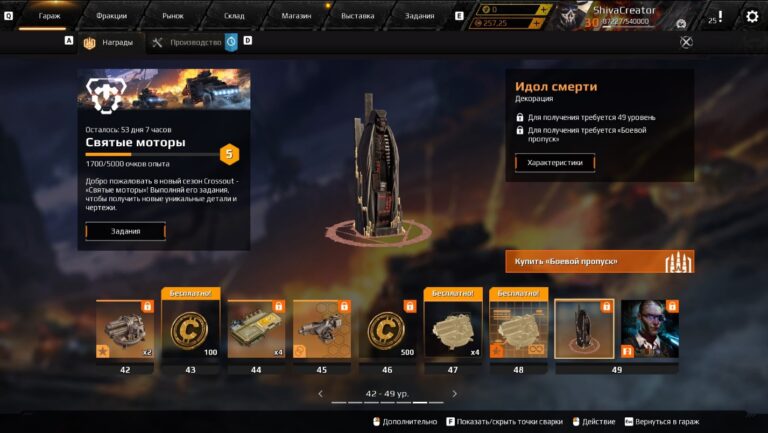
Task: Open the Выставка exhibition
Action: [x=357, y=16]
